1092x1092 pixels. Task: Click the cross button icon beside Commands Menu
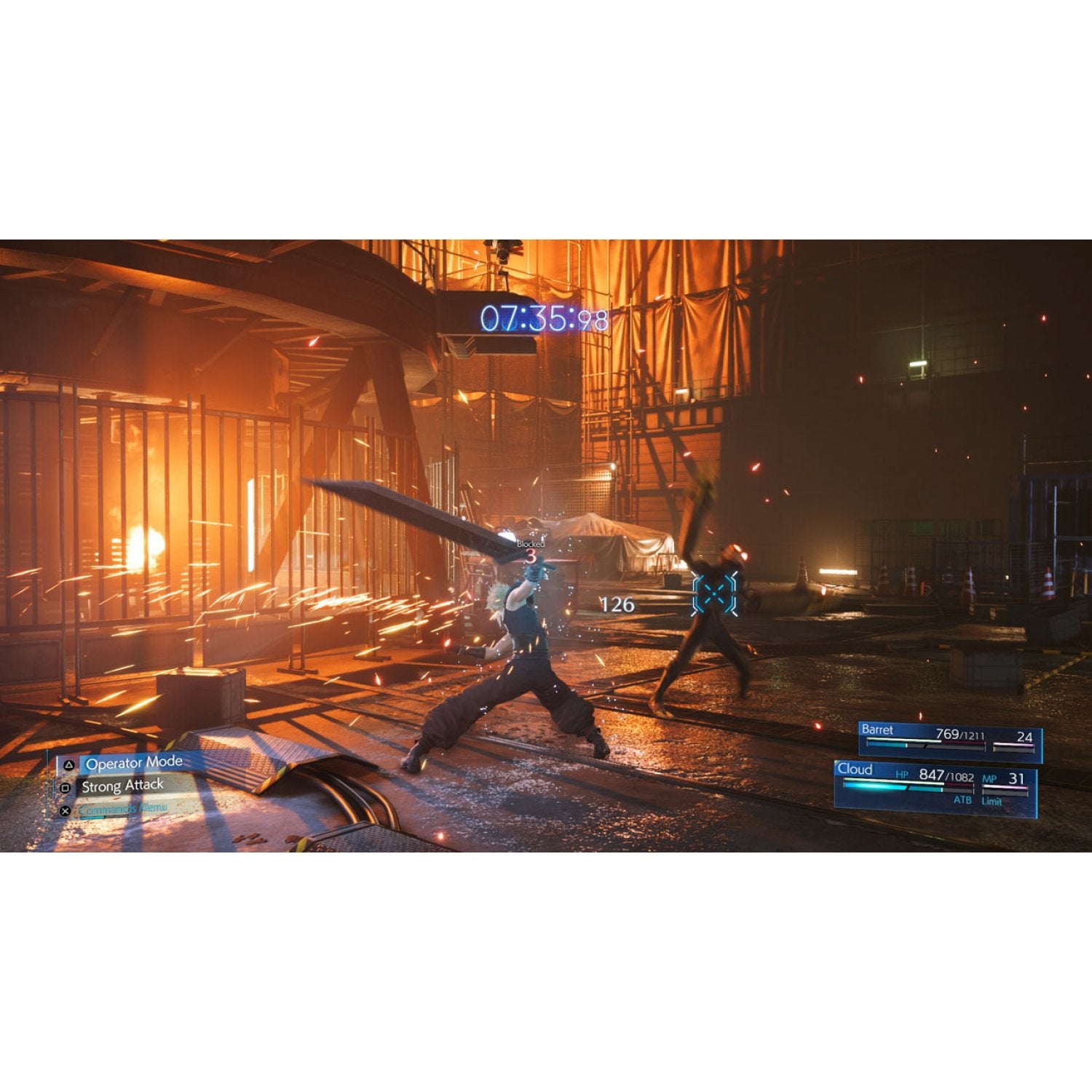click(x=65, y=810)
